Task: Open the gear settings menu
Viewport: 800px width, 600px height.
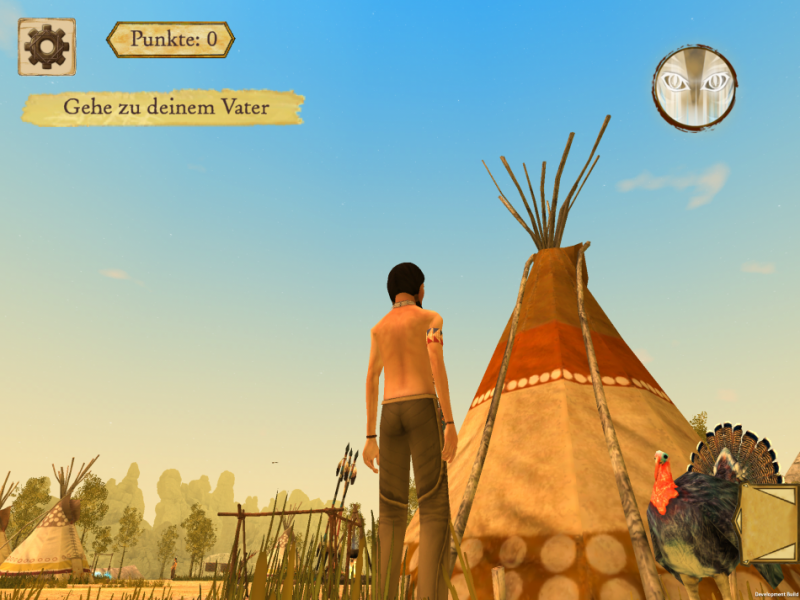Action: point(46,47)
